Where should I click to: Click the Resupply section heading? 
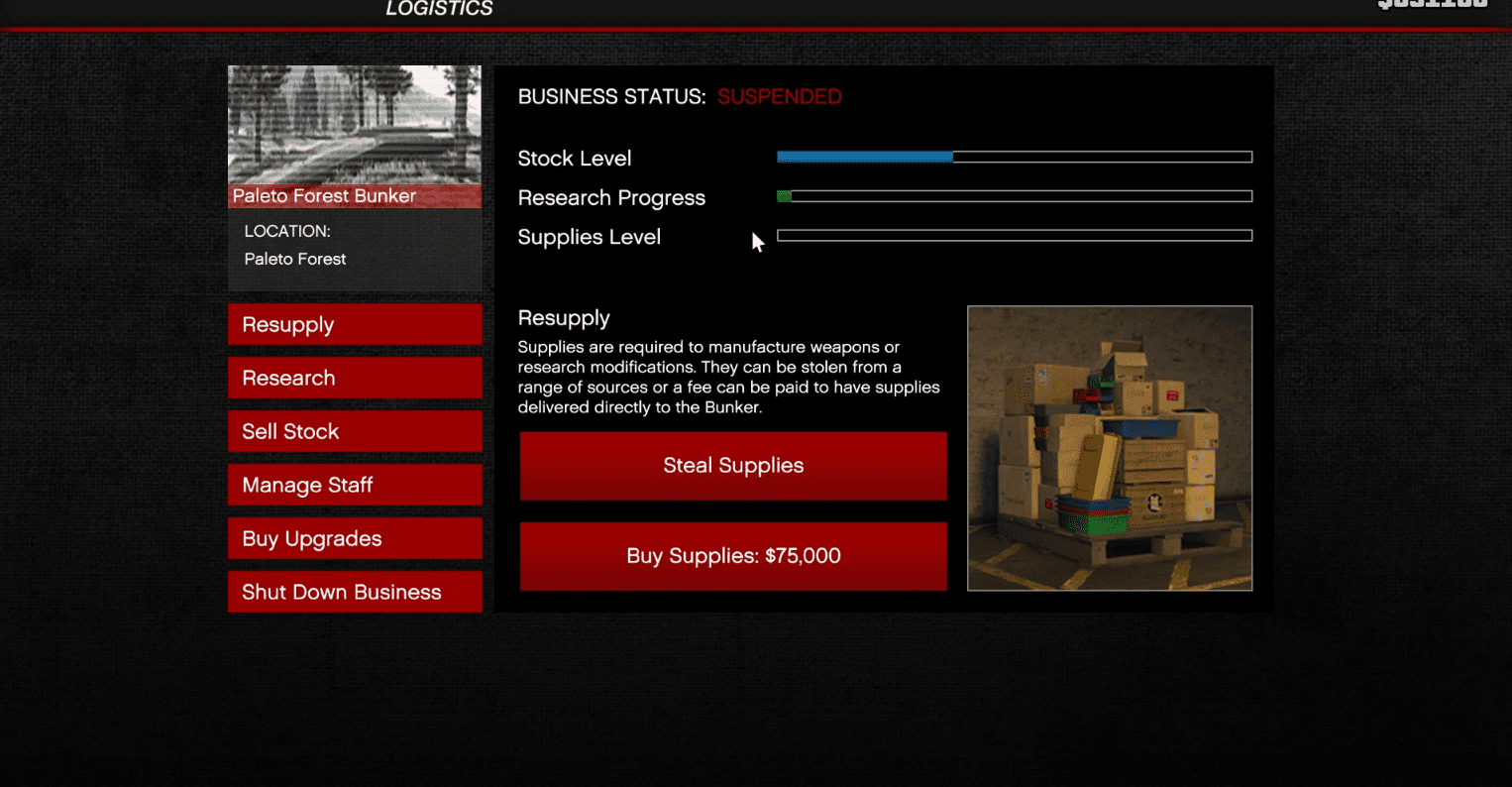pos(564,317)
